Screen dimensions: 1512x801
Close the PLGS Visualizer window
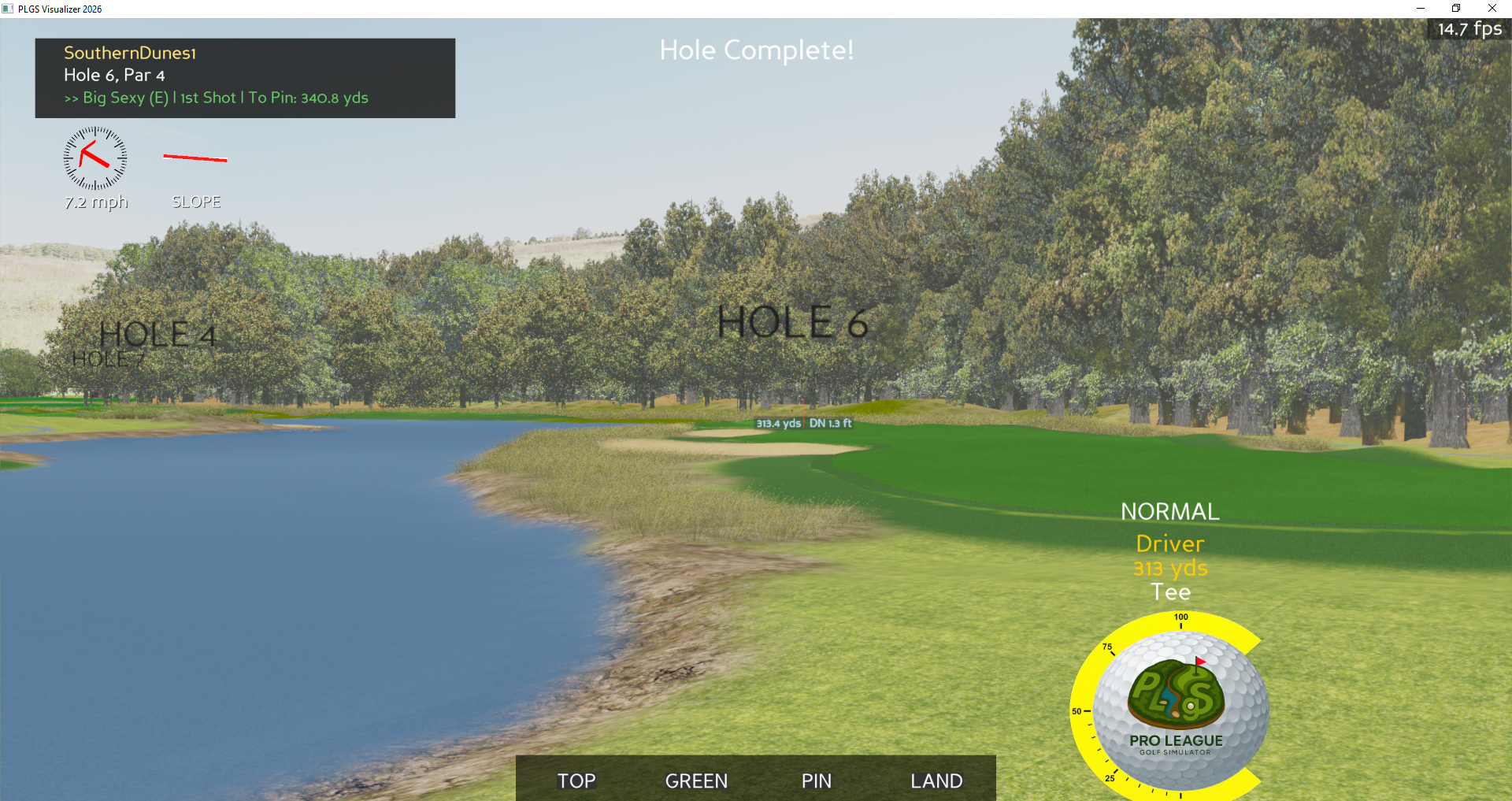[1492, 9]
